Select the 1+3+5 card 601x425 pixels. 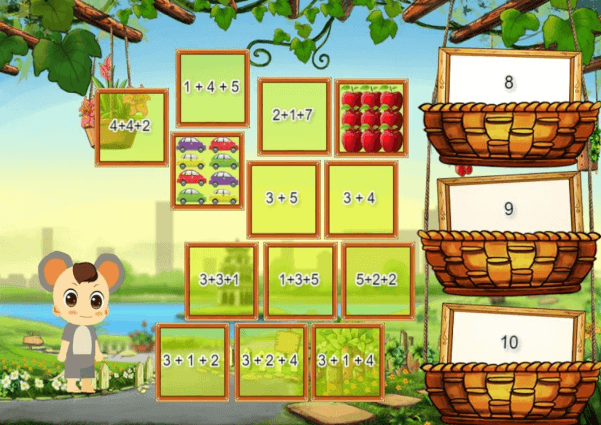coord(300,279)
